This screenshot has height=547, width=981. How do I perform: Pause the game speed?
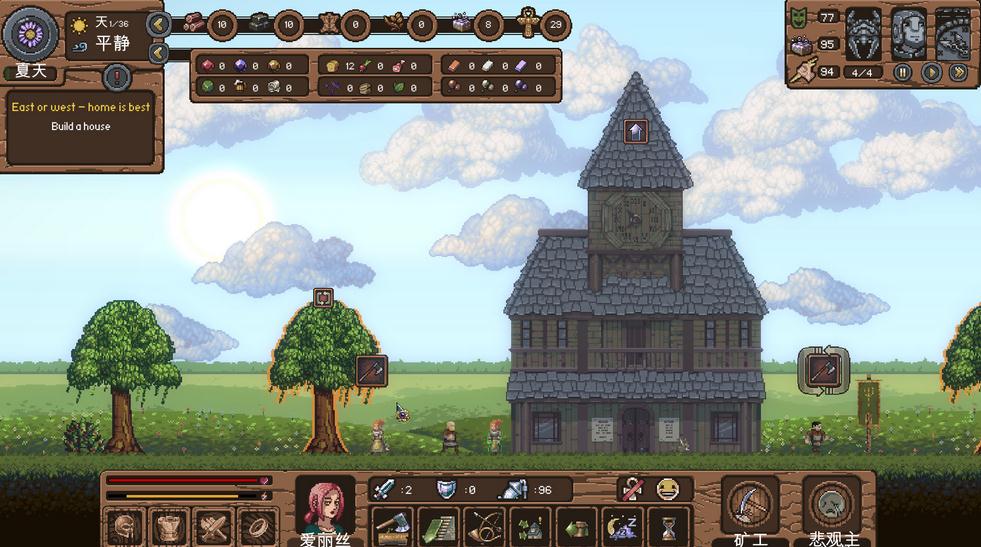point(903,72)
